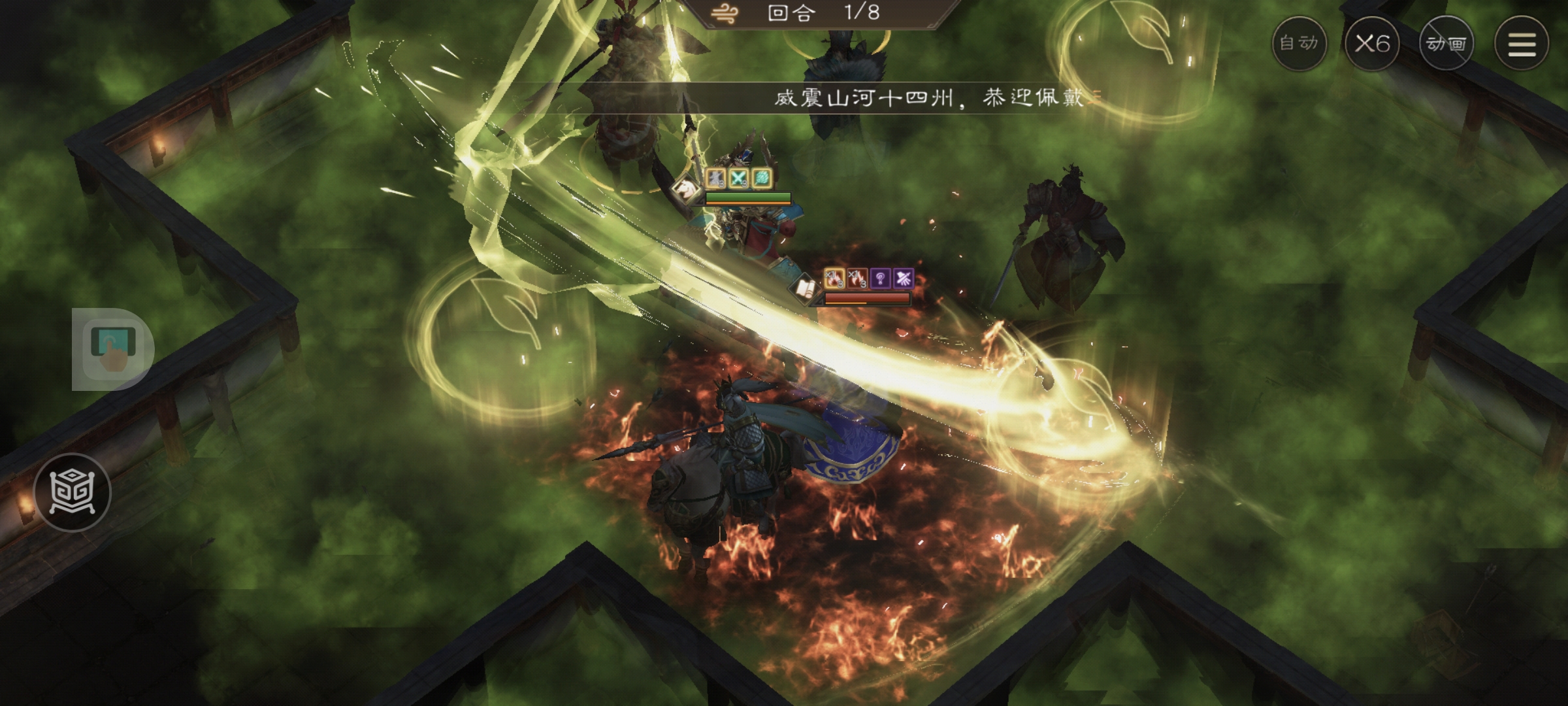Open the hamburger menu
Image resolution: width=1568 pixels, height=706 pixels.
1522,44
